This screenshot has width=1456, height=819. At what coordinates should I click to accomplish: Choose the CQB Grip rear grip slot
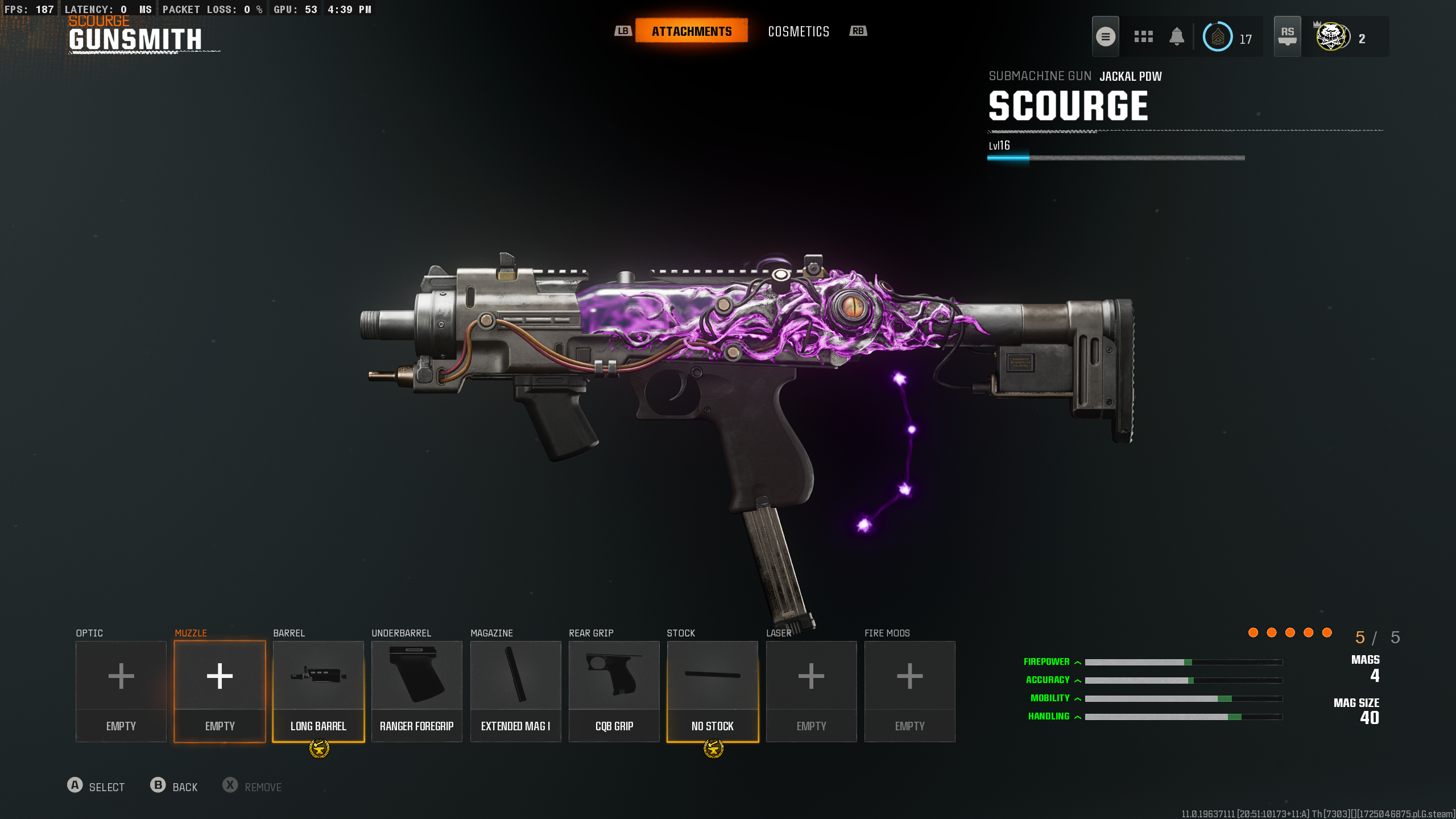pyautogui.click(x=614, y=690)
